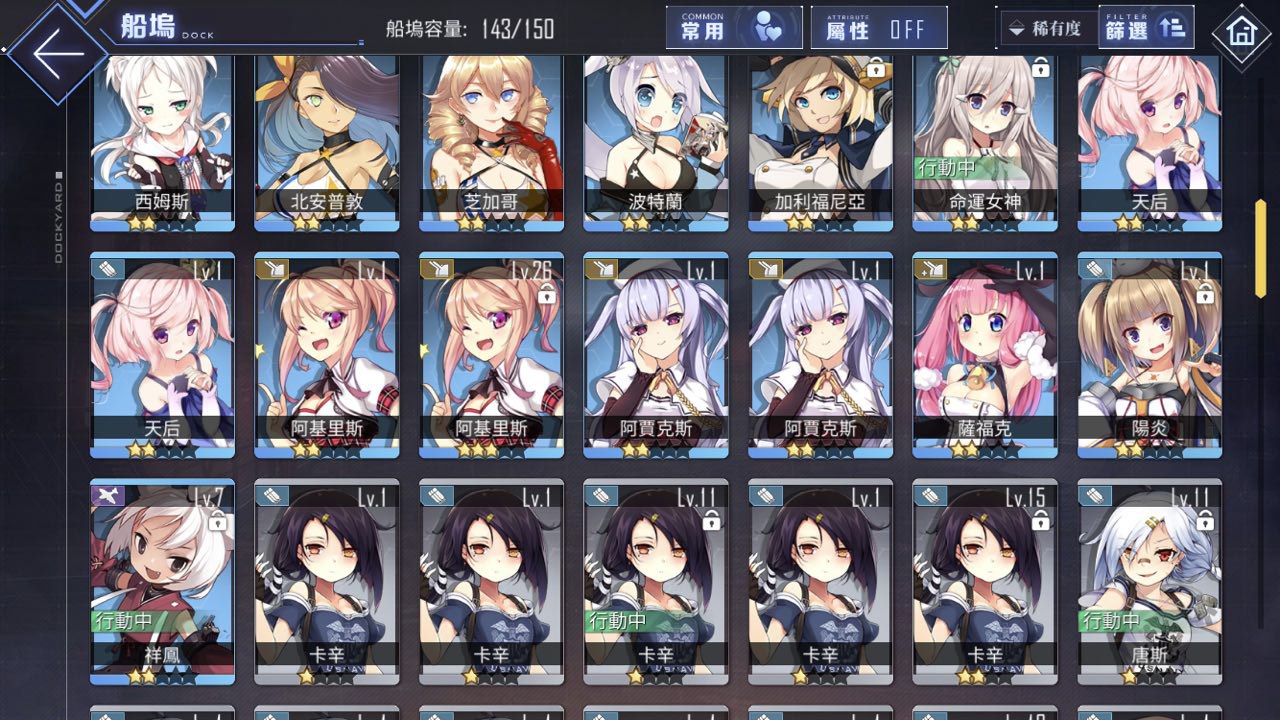Return to the home screen
Image resolution: width=1280 pixels, height=720 pixels.
point(1241,32)
